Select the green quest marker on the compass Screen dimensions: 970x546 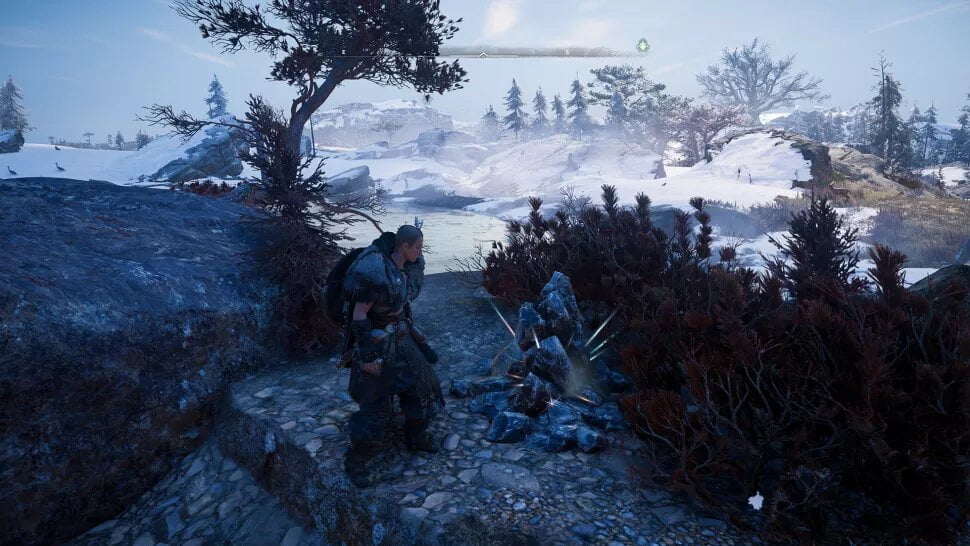pos(643,45)
